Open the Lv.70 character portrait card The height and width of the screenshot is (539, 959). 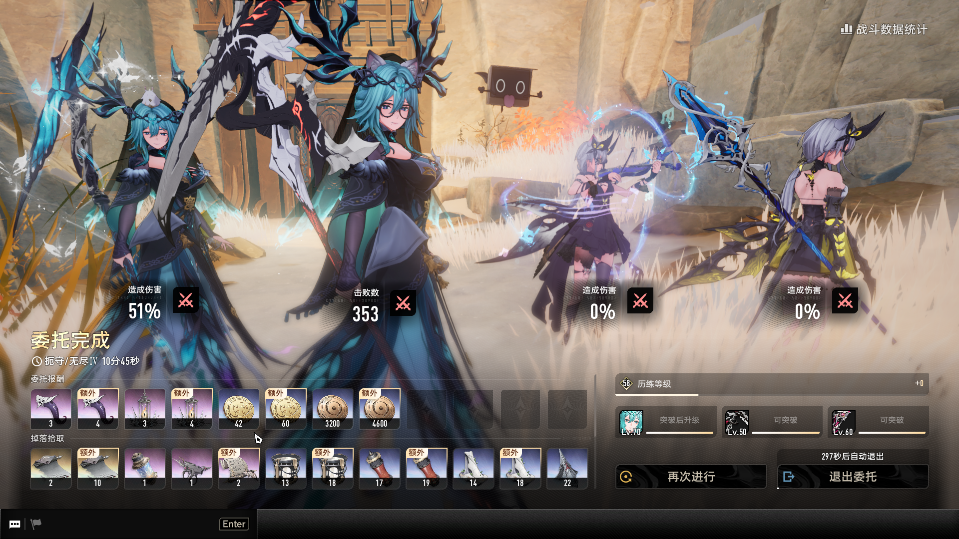click(665, 422)
